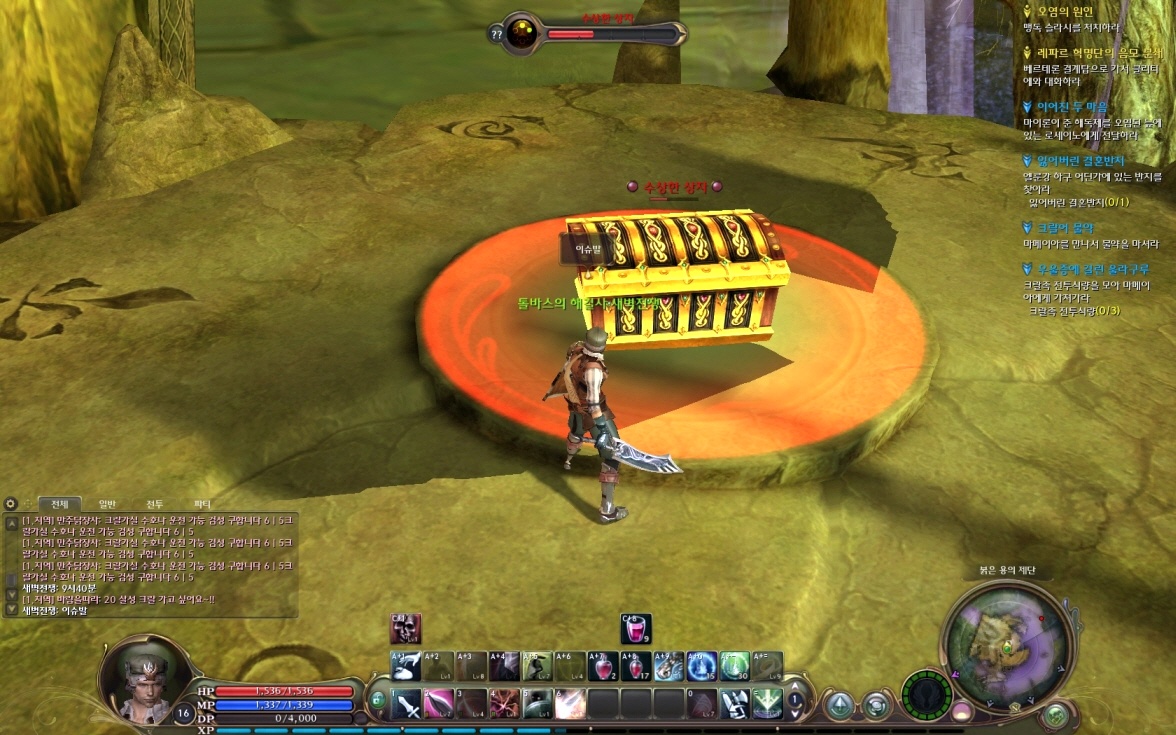Use the sword skill in slot 1

pyautogui.click(x=407, y=704)
